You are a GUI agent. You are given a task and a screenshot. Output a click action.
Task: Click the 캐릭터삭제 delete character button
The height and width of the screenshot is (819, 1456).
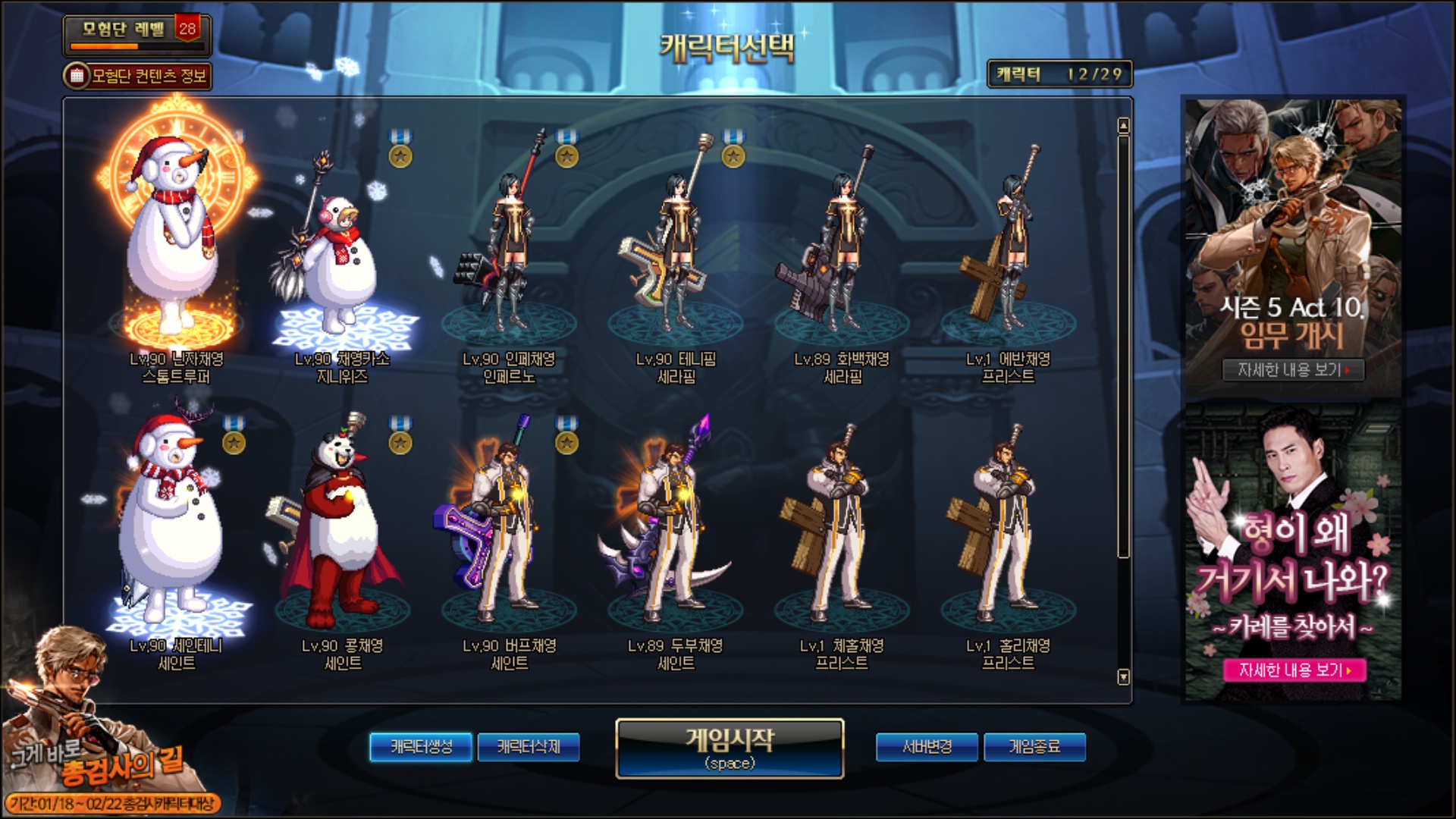click(529, 747)
